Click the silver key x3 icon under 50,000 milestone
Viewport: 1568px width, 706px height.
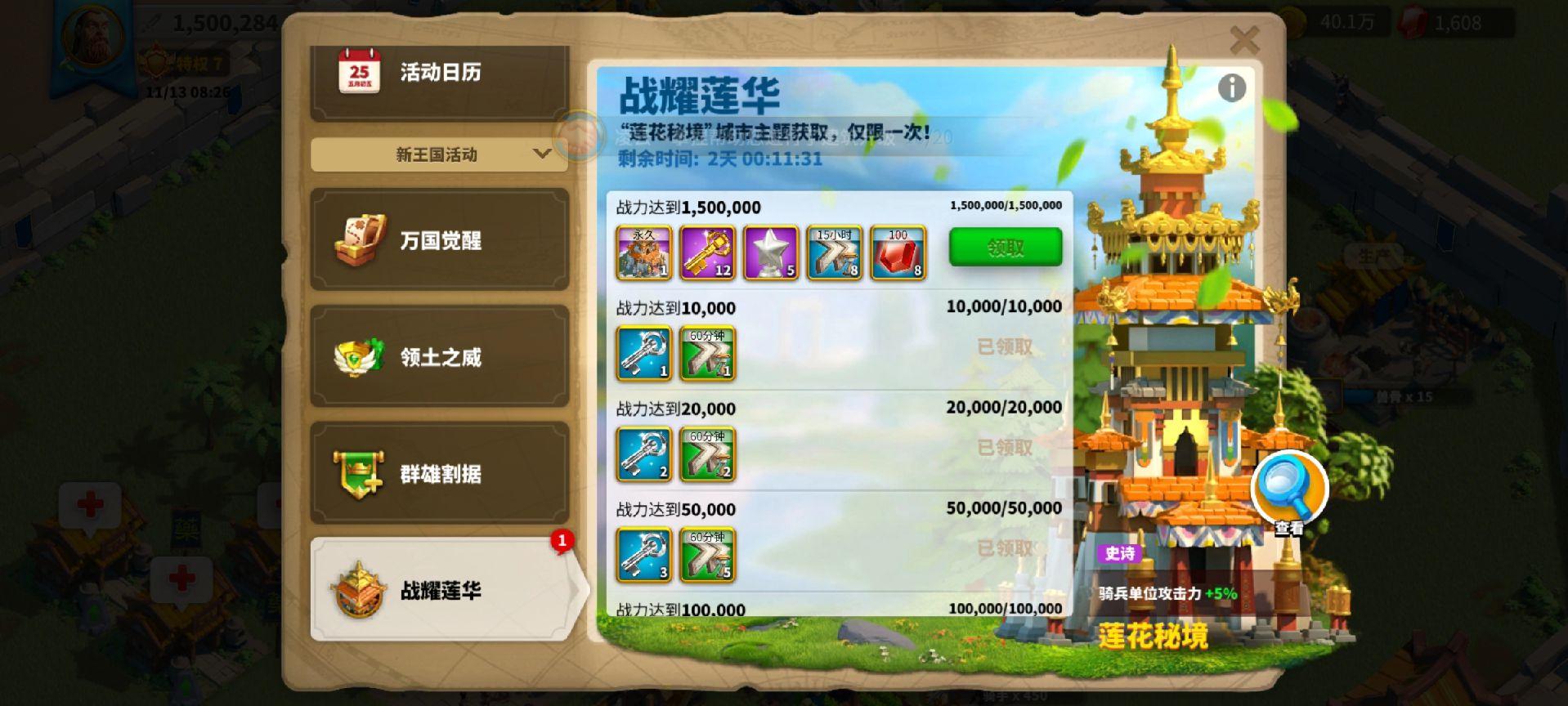[643, 556]
